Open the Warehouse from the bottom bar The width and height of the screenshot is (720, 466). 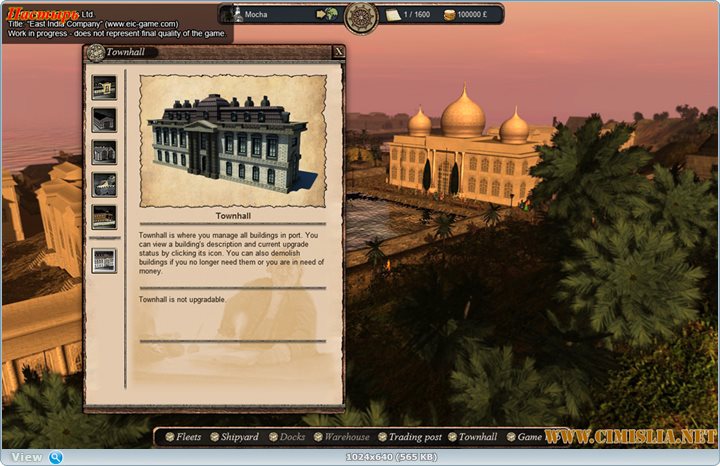point(344,437)
